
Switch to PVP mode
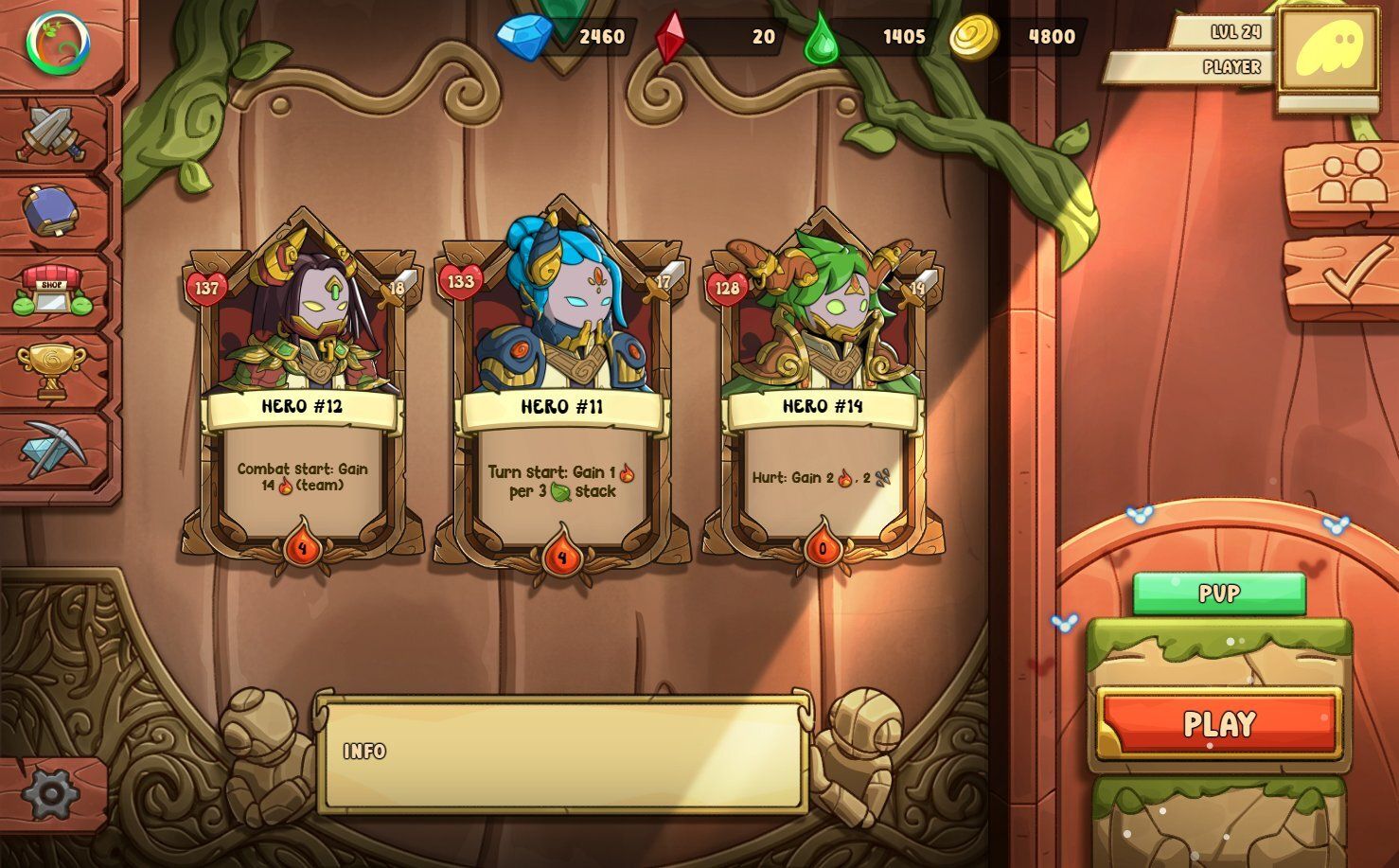click(1219, 593)
